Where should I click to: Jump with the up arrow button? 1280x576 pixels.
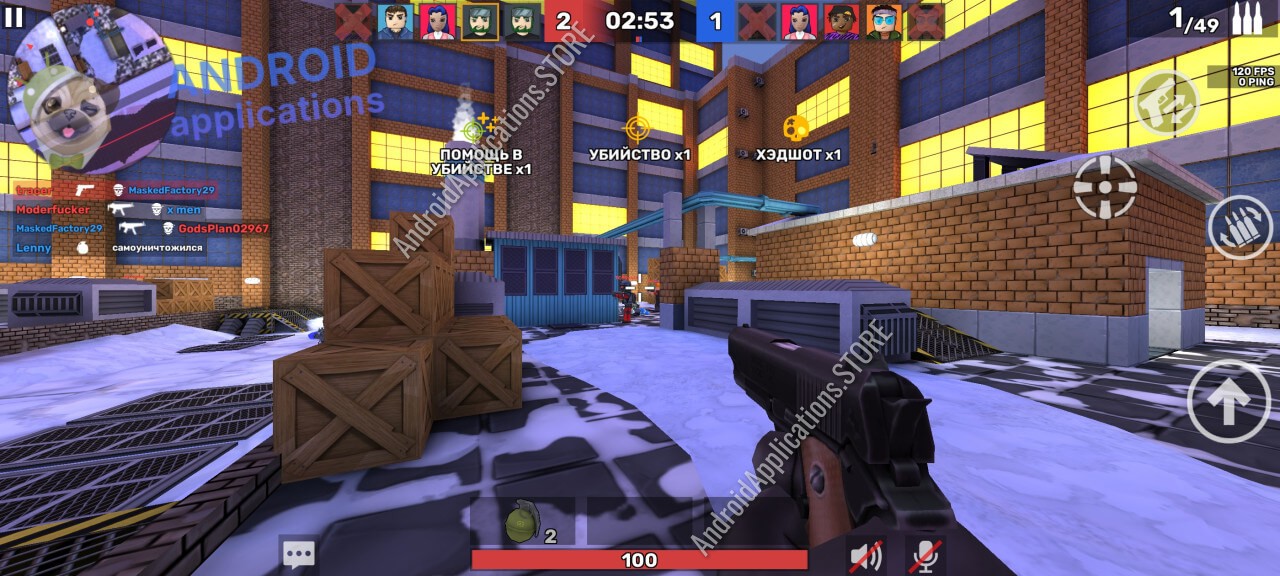point(1229,401)
